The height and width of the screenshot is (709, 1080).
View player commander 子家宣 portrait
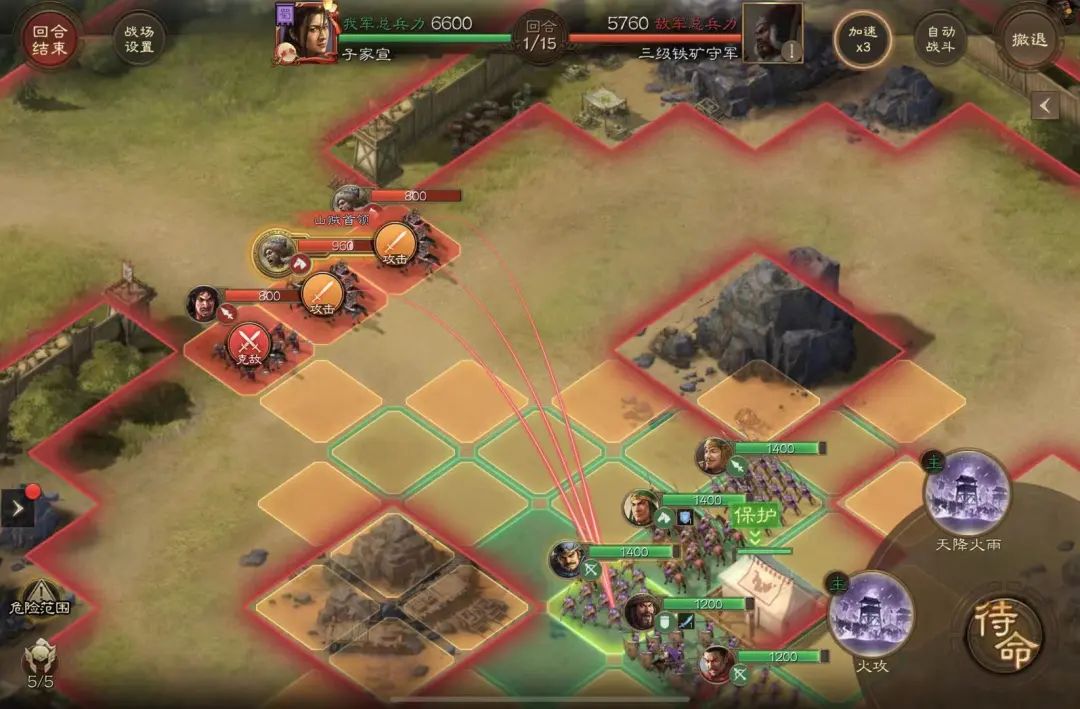(x=306, y=32)
